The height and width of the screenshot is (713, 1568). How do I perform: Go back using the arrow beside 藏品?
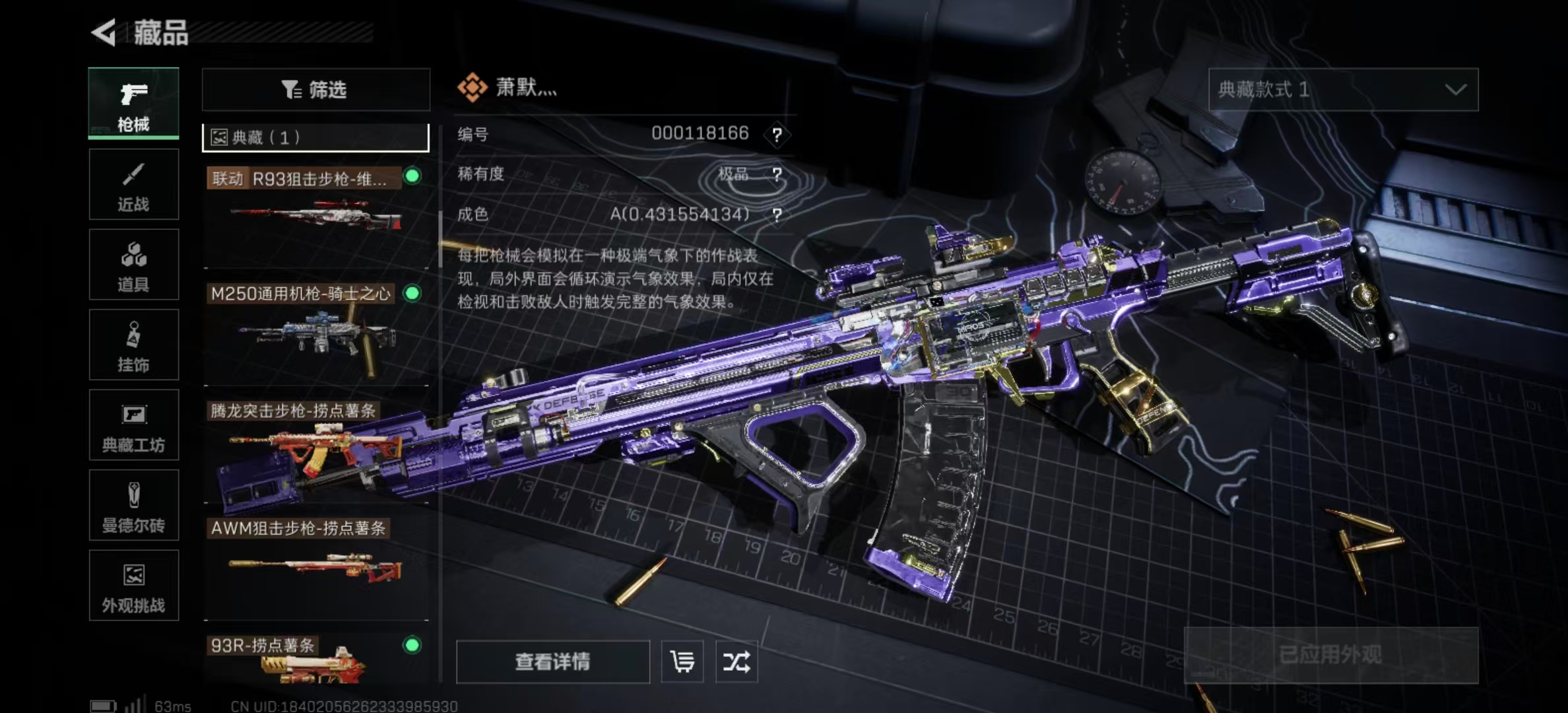click(104, 32)
